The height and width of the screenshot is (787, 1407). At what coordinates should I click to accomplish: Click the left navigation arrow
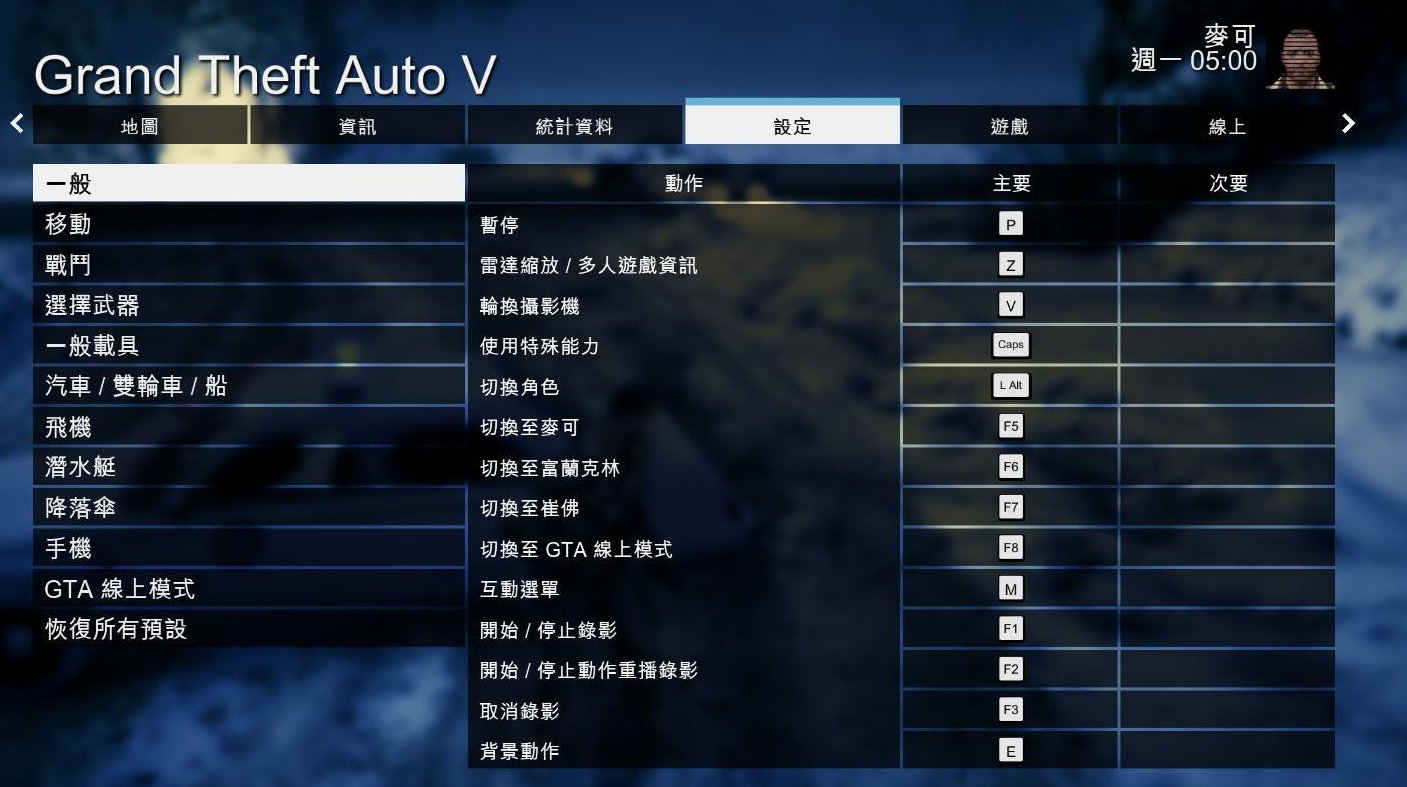[x=16, y=123]
